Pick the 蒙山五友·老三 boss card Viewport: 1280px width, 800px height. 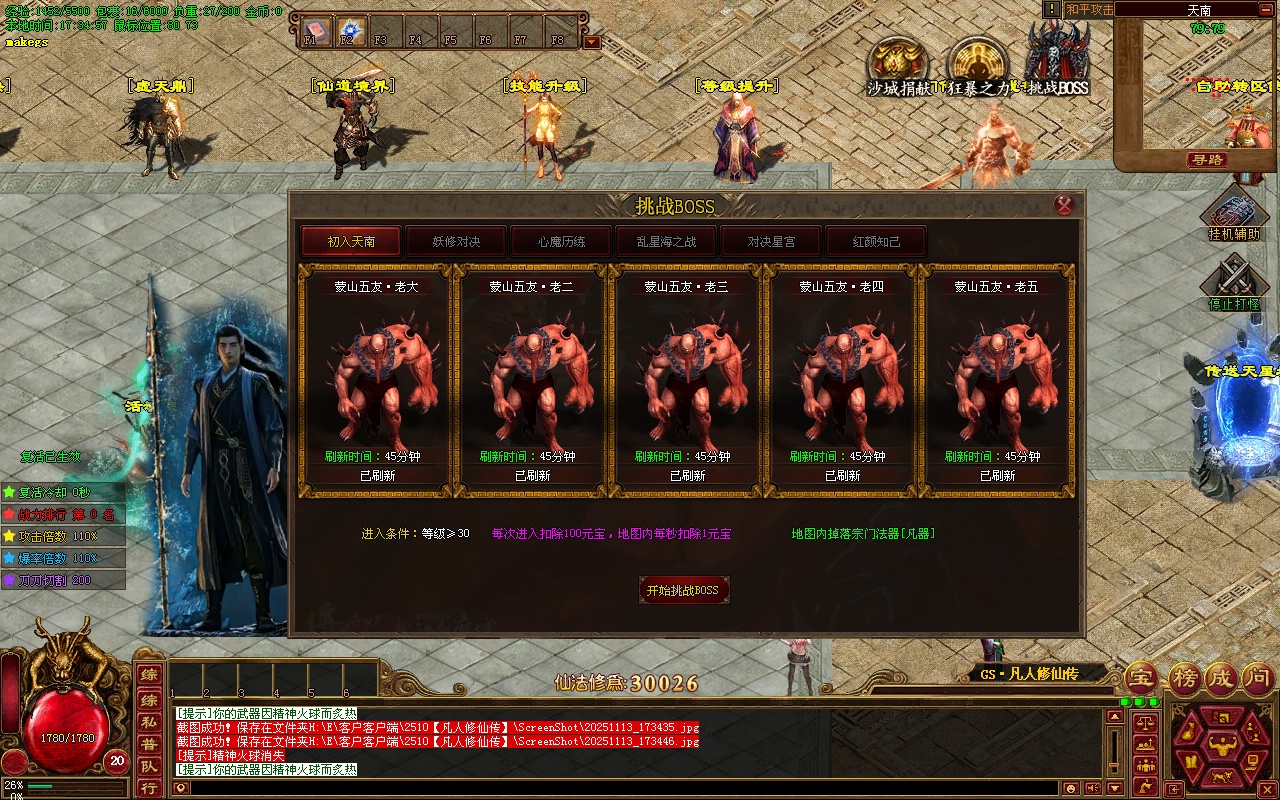687,380
